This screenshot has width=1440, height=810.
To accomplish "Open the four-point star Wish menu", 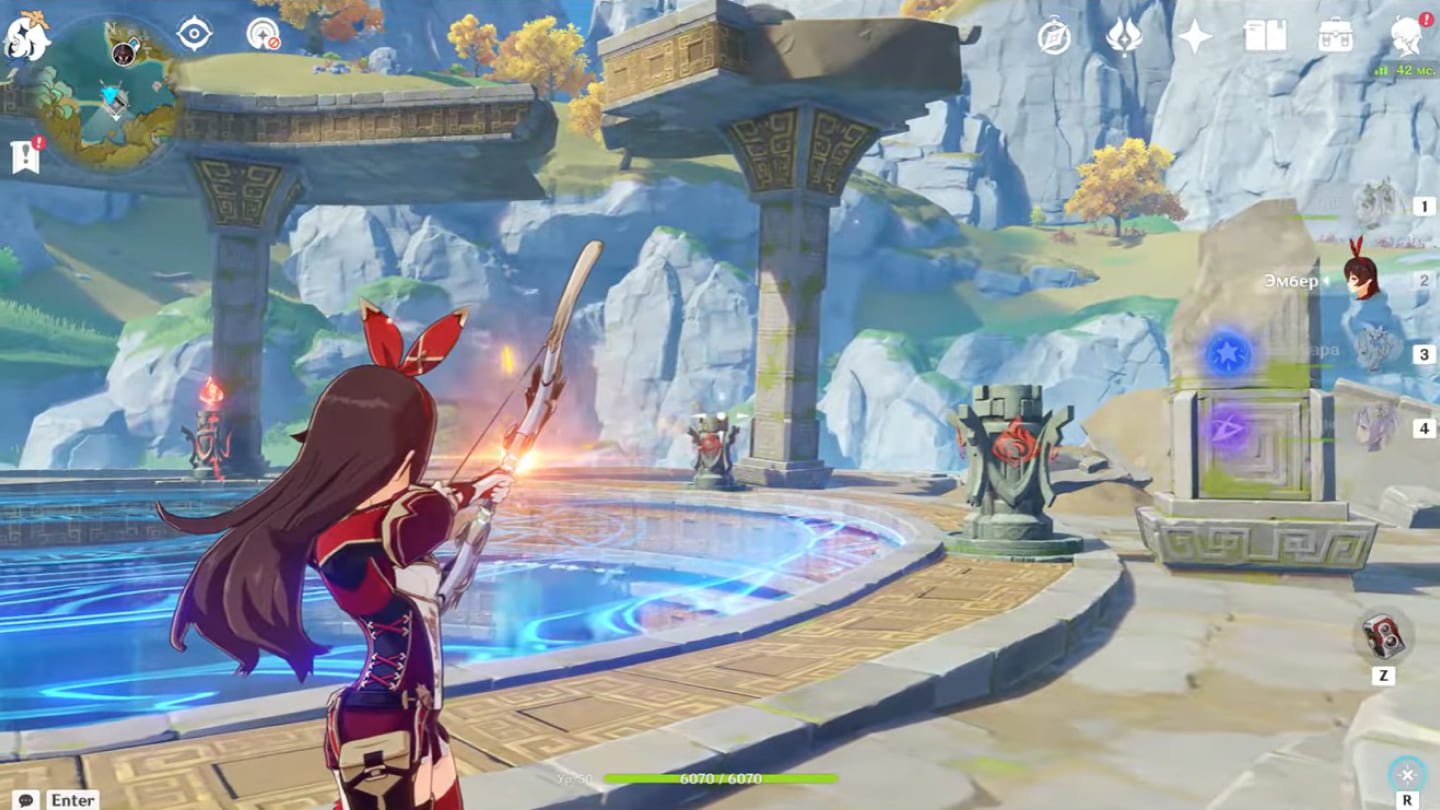I will pyautogui.click(x=1194, y=37).
